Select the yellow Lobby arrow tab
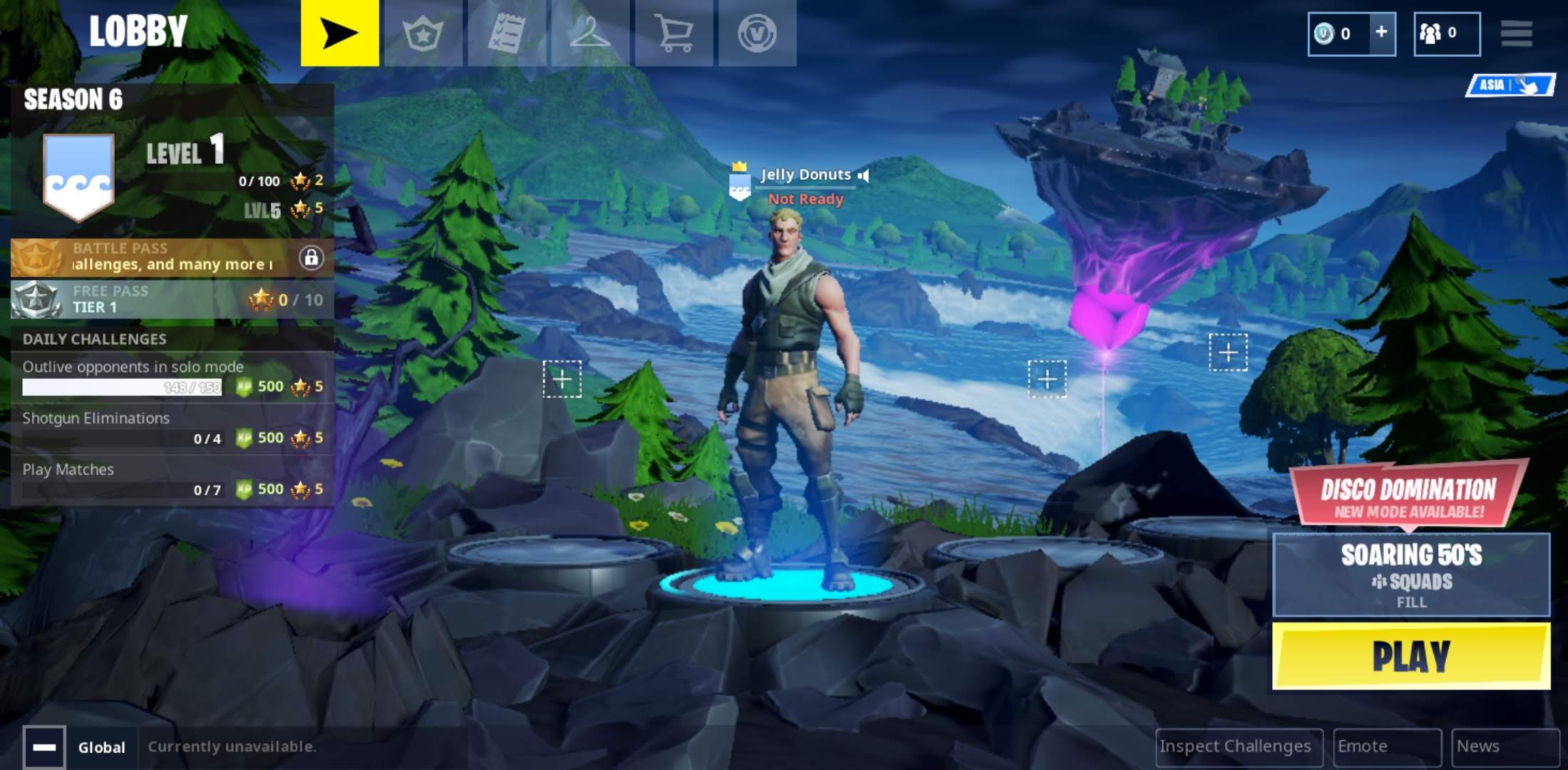The image size is (1568, 770). [340, 32]
